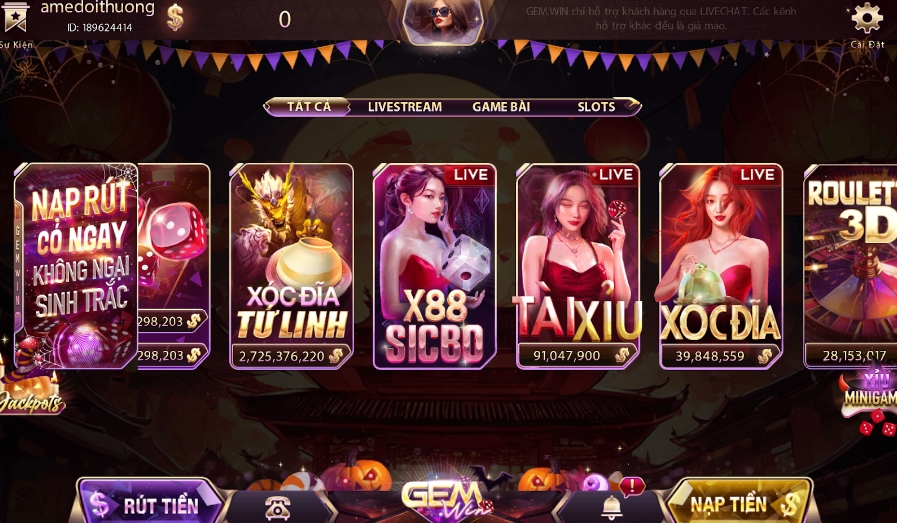The image size is (897, 523).
Task: Select the Roulette 3D game tile
Action: tap(850, 265)
